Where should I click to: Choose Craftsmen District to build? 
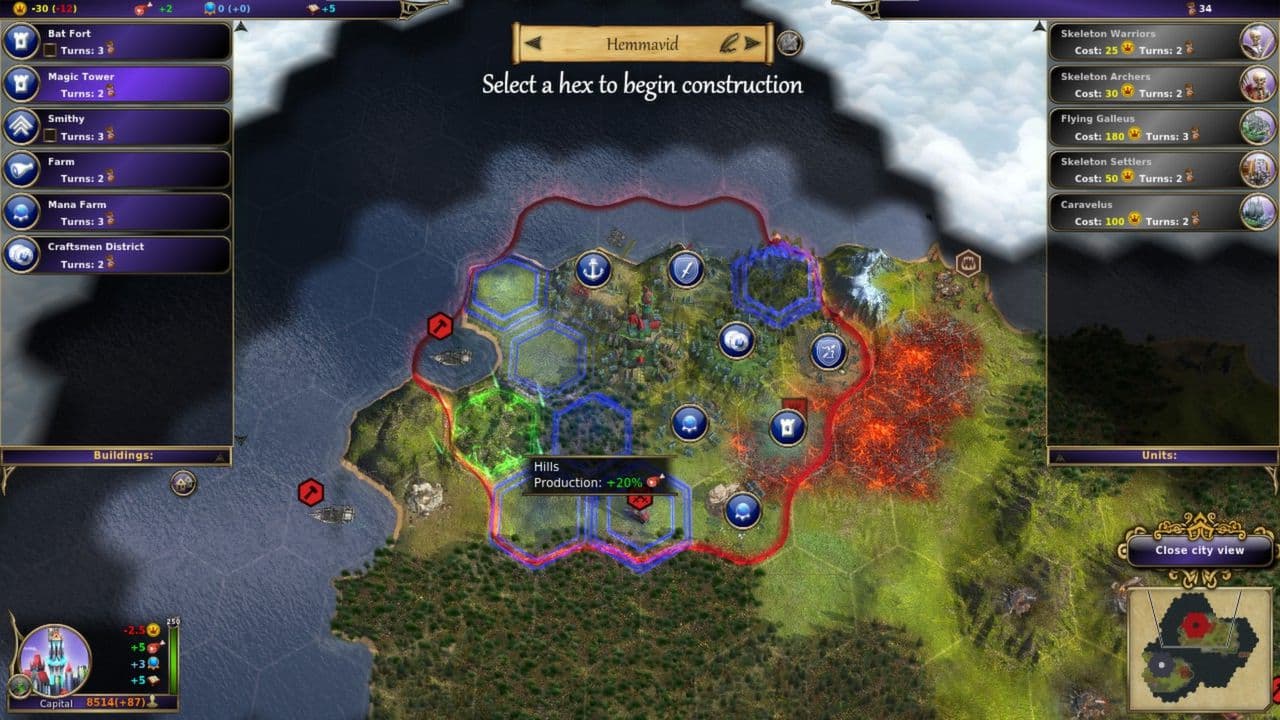click(117, 255)
